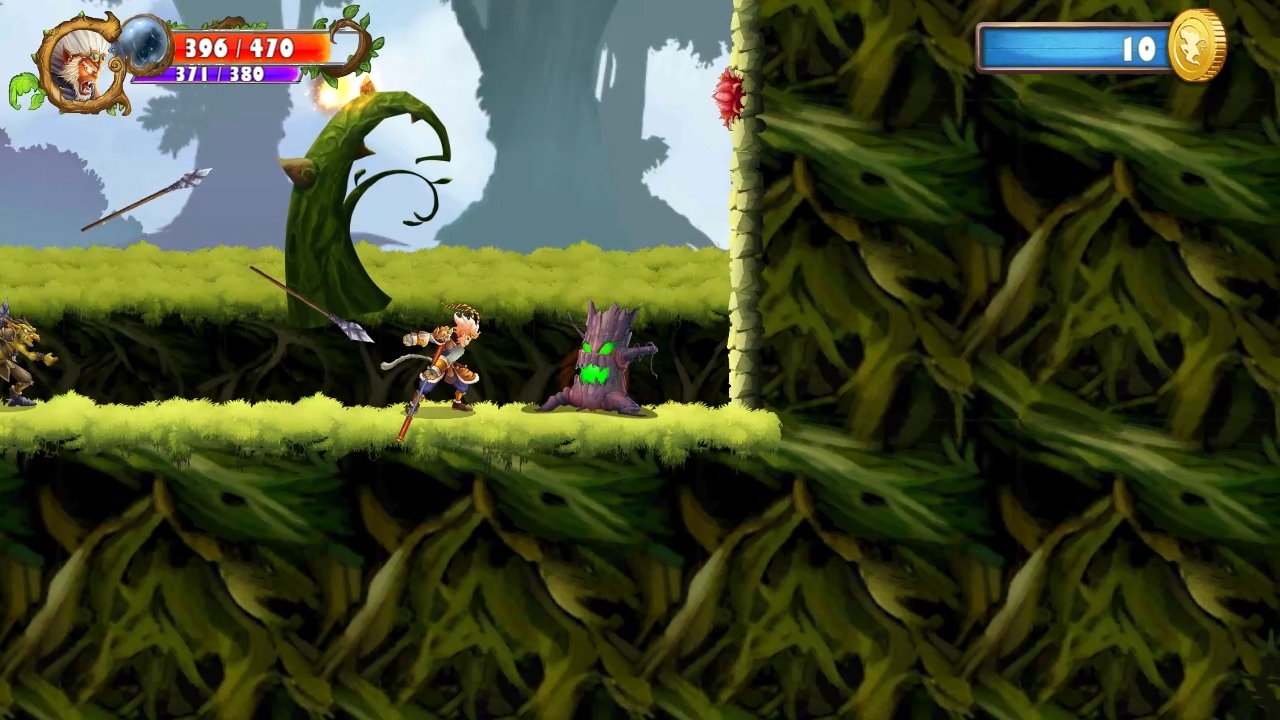Screen dimensions: 1280x720
Task: Click the red spiky plant on the vine wall
Action: (x=729, y=95)
